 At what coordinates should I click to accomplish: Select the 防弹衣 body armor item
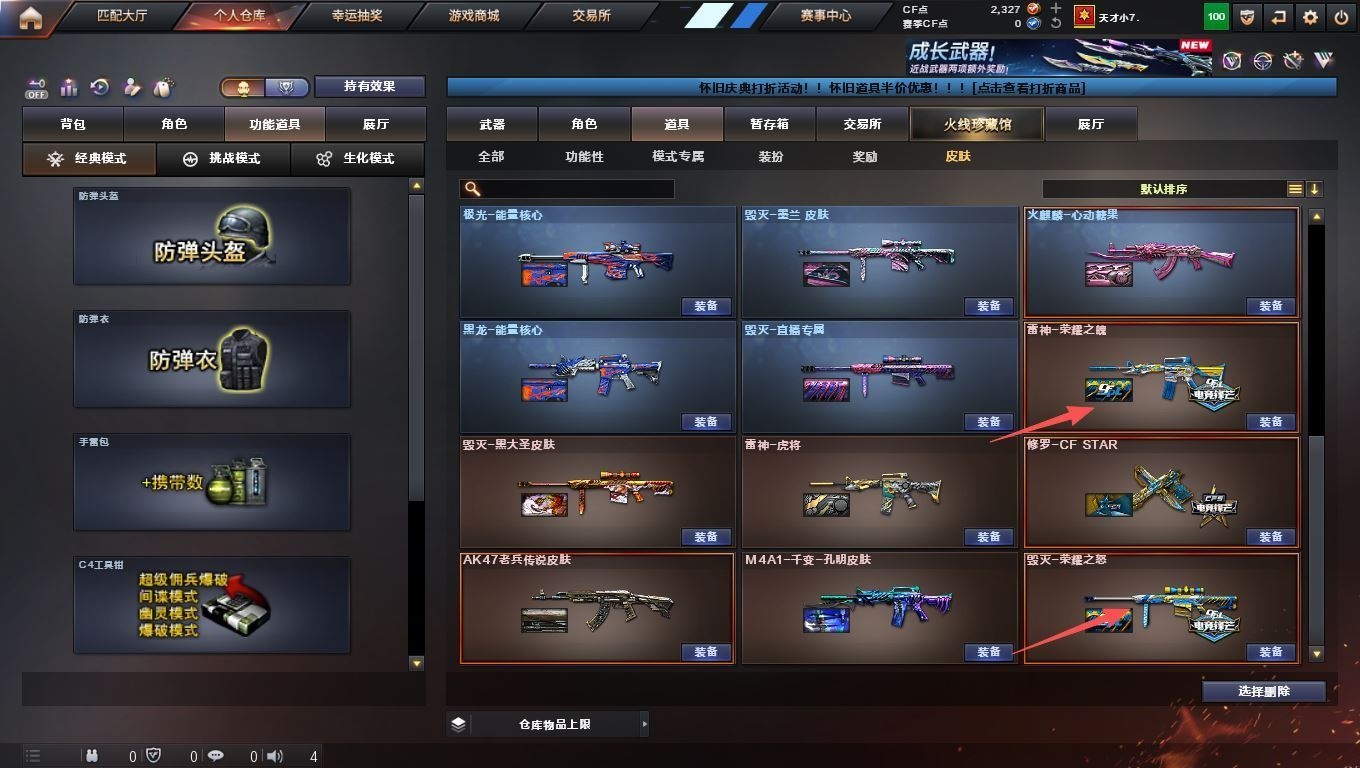[x=212, y=358]
